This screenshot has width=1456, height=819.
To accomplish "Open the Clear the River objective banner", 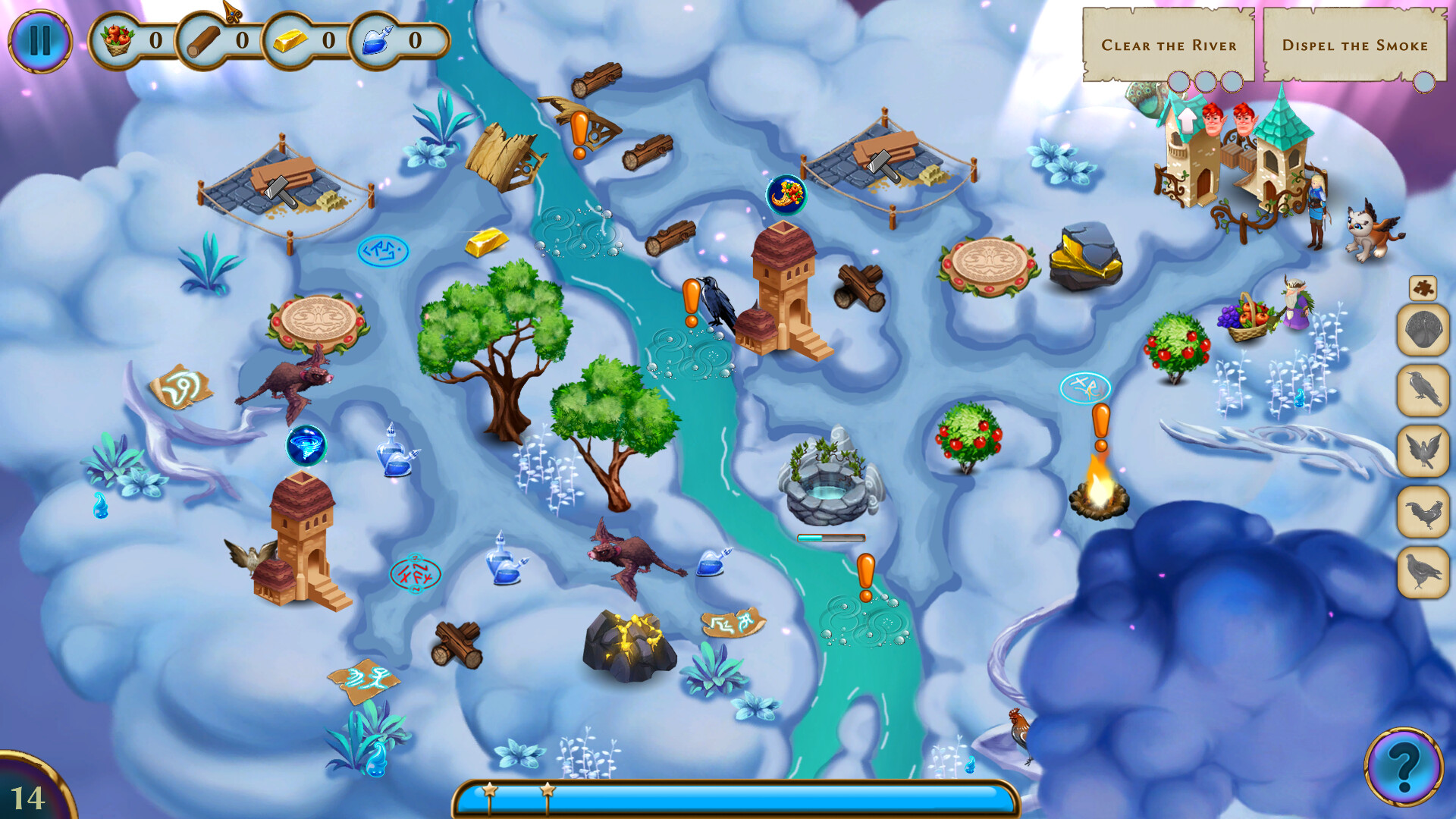I will (1169, 45).
